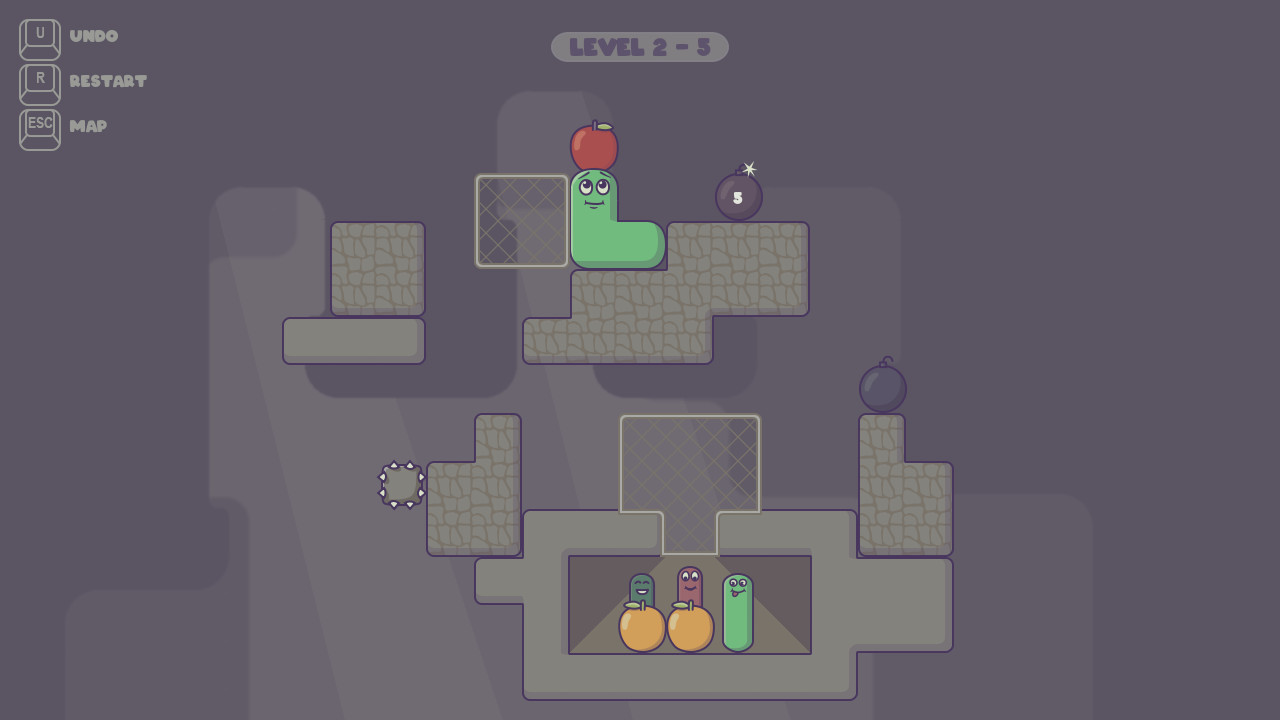Trigger Undo using its label
Screen dimensions: 1280x720
pyautogui.click(x=92, y=37)
